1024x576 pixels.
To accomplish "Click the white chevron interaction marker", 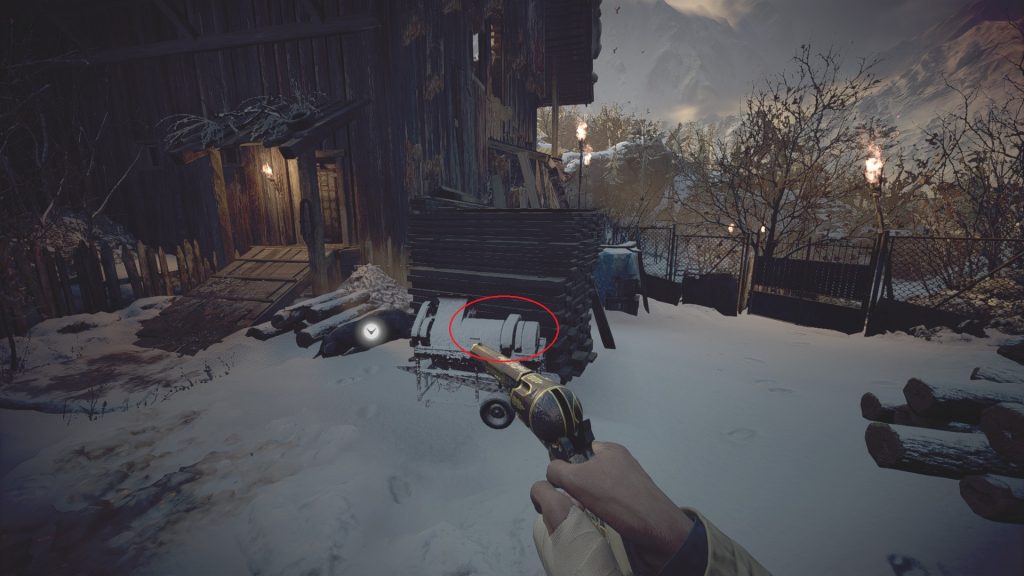I will (372, 329).
